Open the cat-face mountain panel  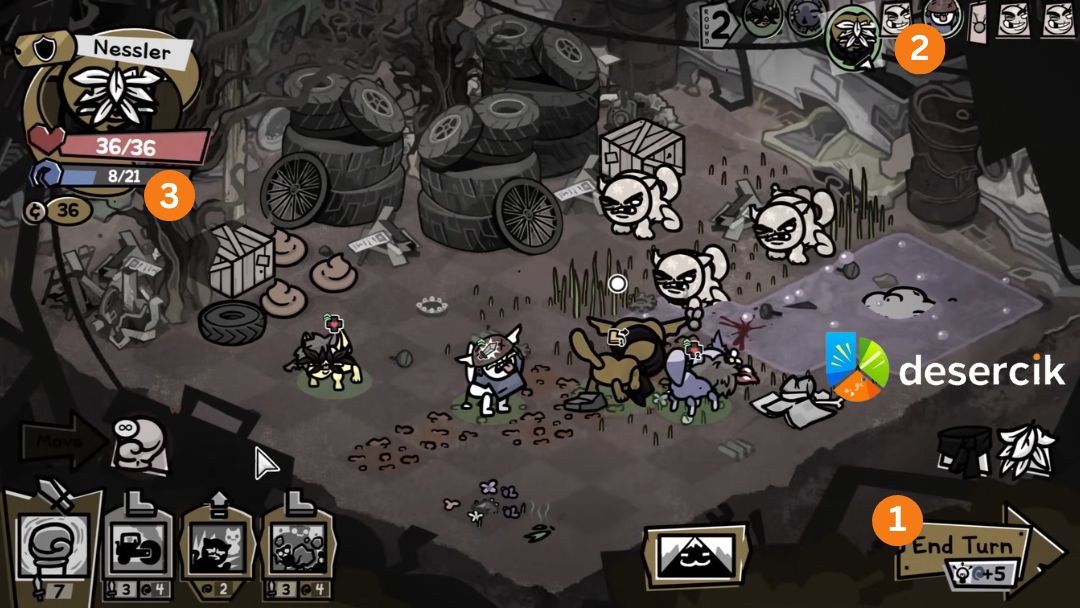(x=695, y=555)
